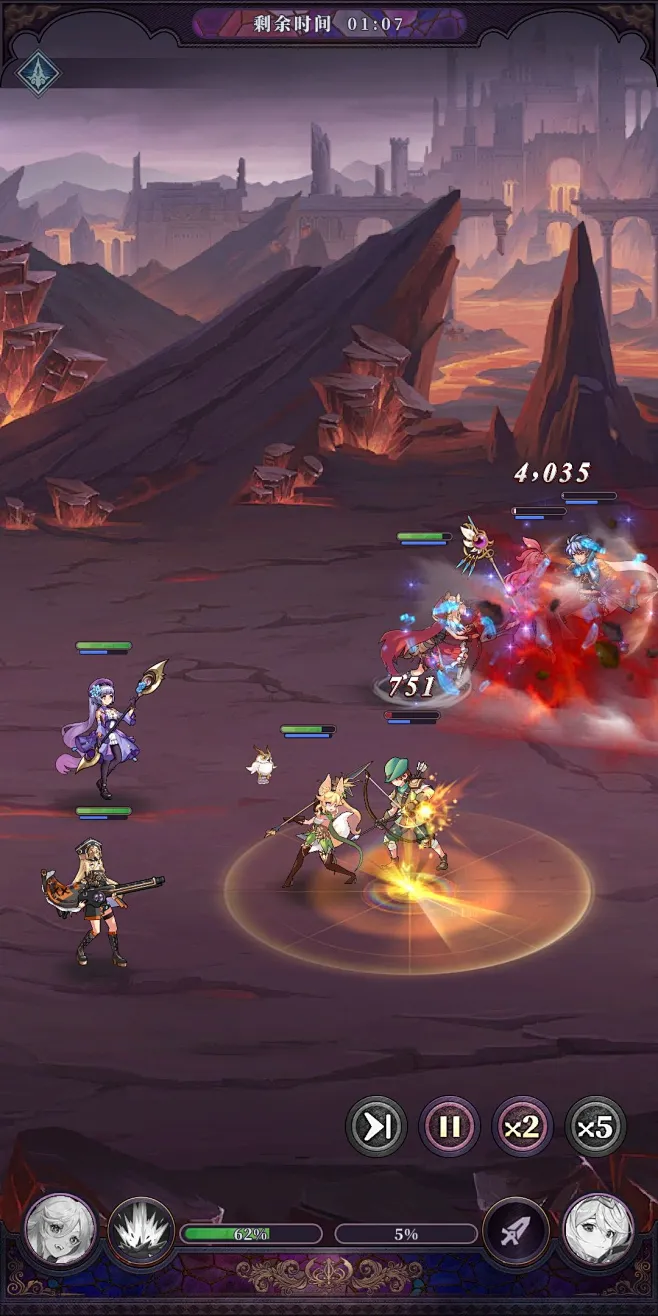Pause the battle
This screenshot has height=1316, width=658.
[449, 1127]
